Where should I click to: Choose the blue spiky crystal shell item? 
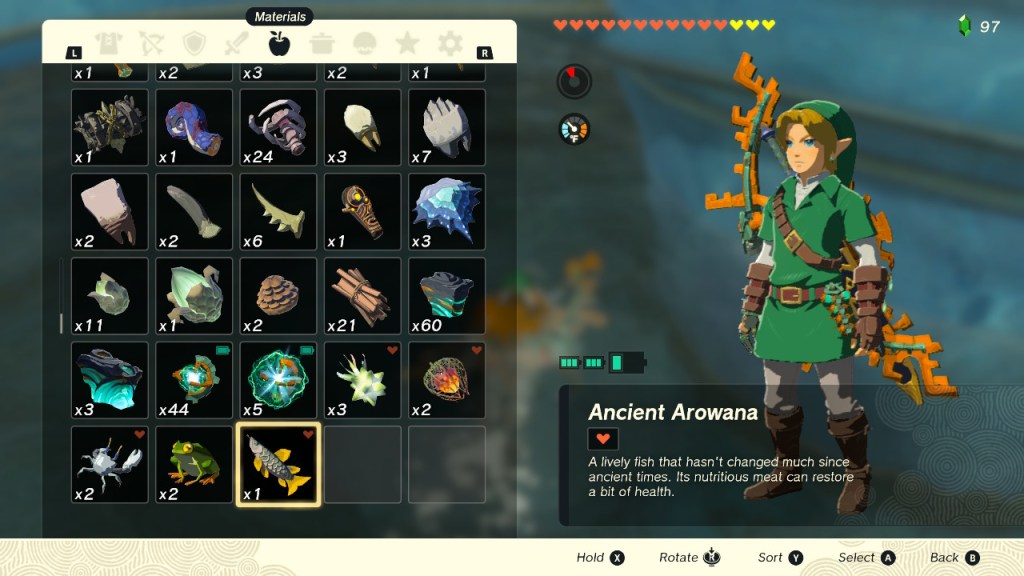(x=447, y=212)
